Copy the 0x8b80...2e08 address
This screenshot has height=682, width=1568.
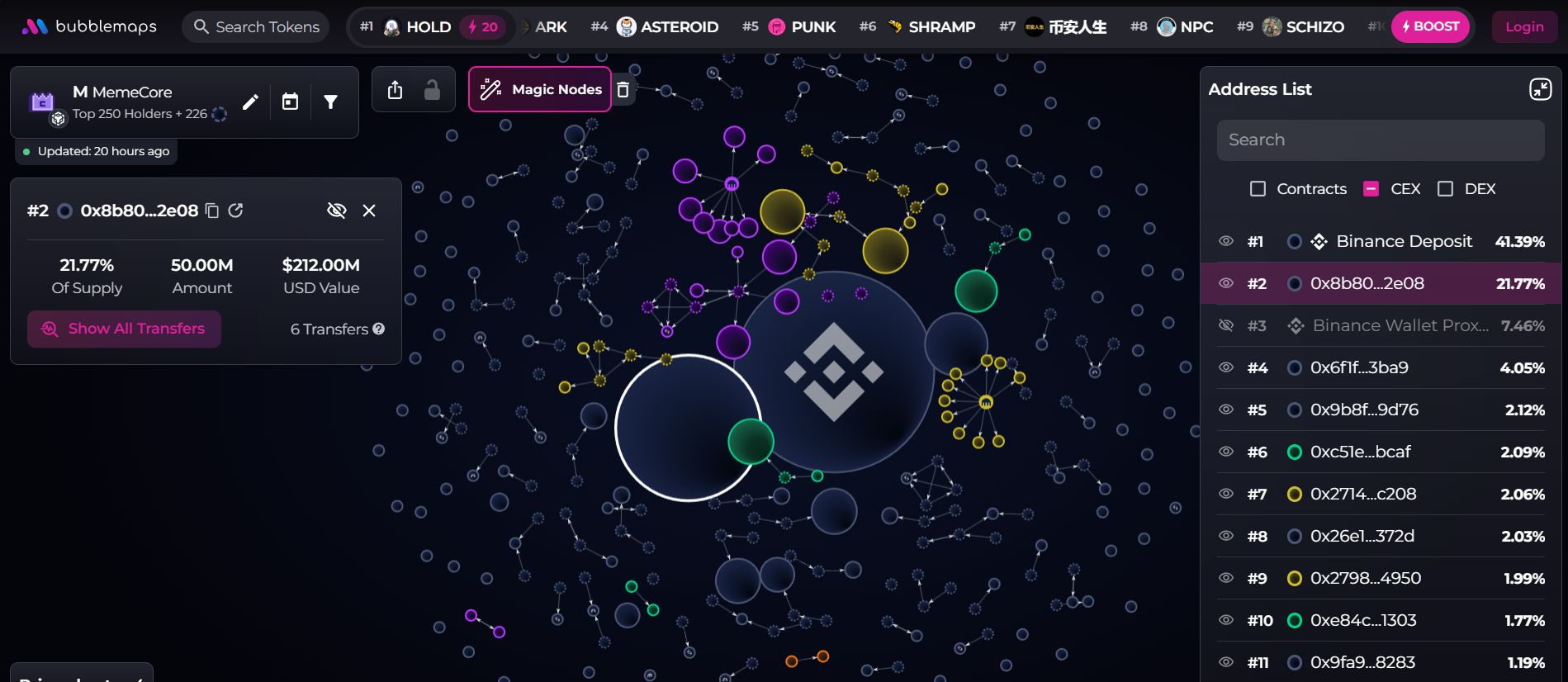pyautogui.click(x=212, y=211)
